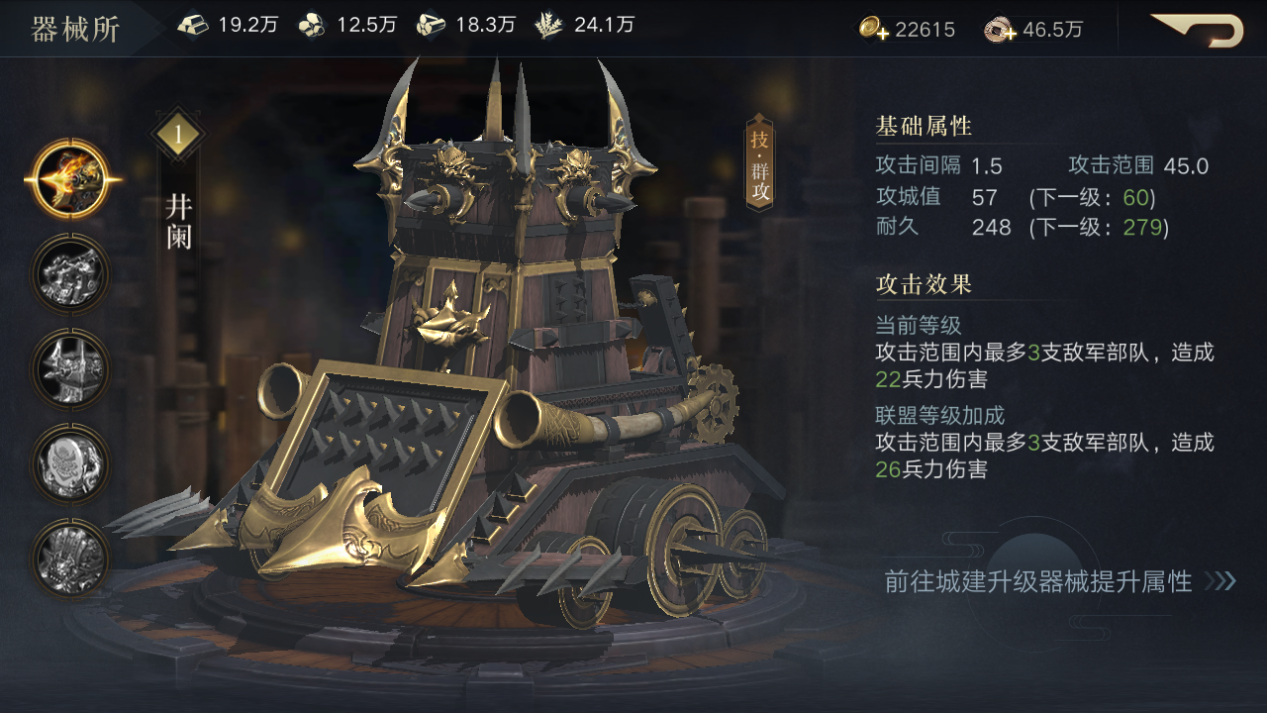Go back using the golden return arrow

[x=1199, y=29]
